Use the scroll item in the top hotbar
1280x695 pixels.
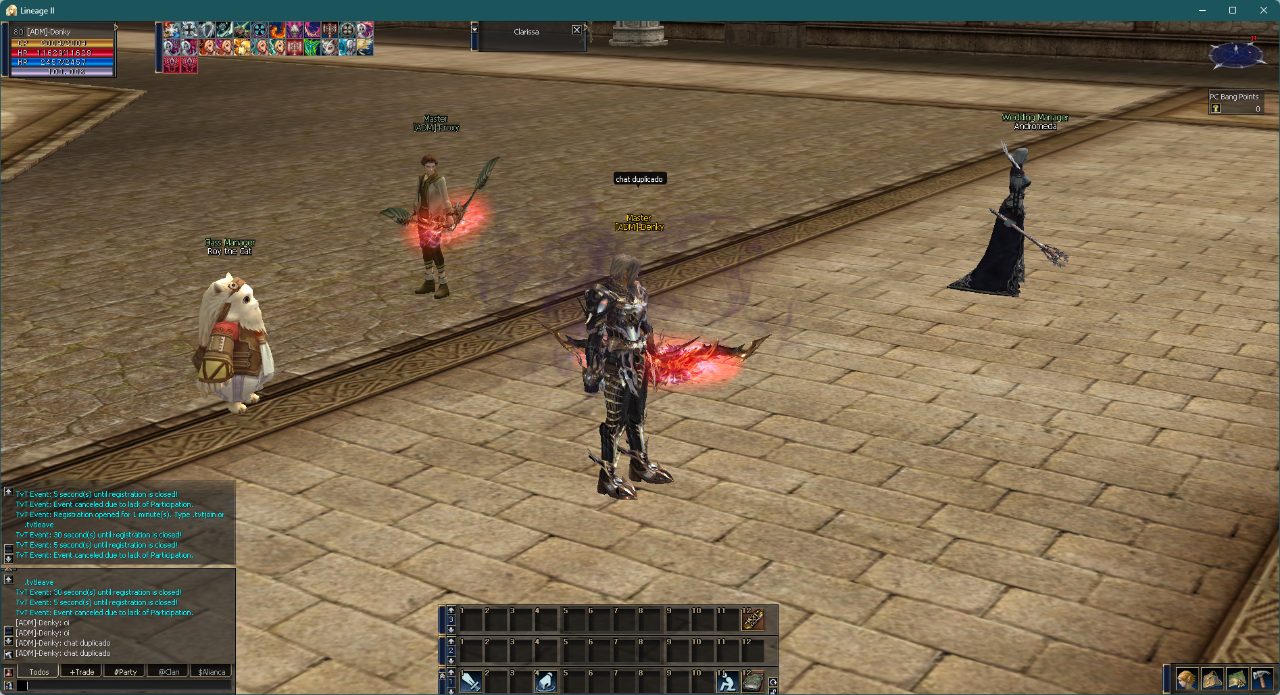(753, 620)
